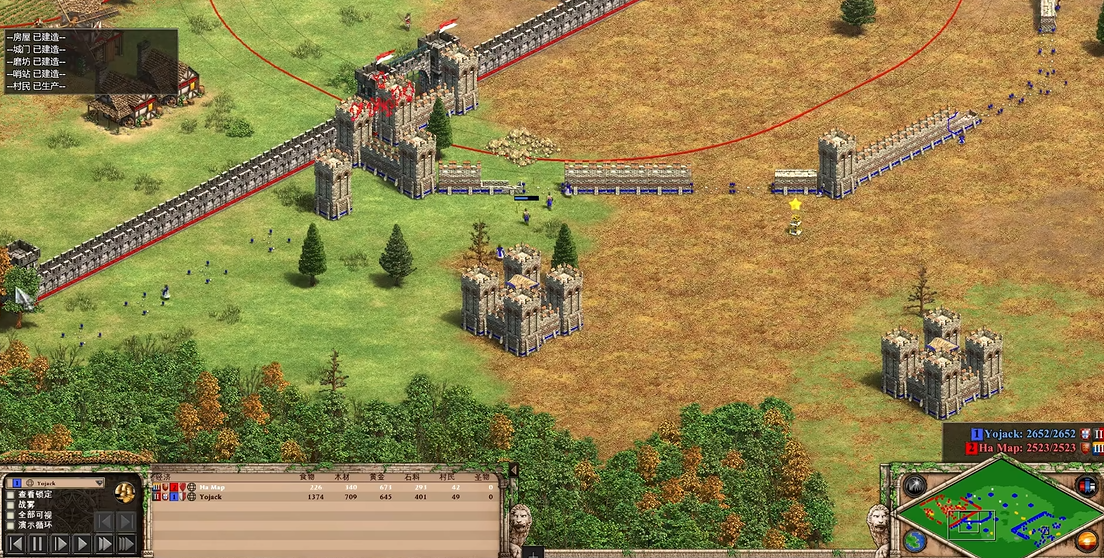Screen dimensions: 1104x558
Task: Click the signal flare minimap button
Action: pyautogui.click(x=914, y=487)
